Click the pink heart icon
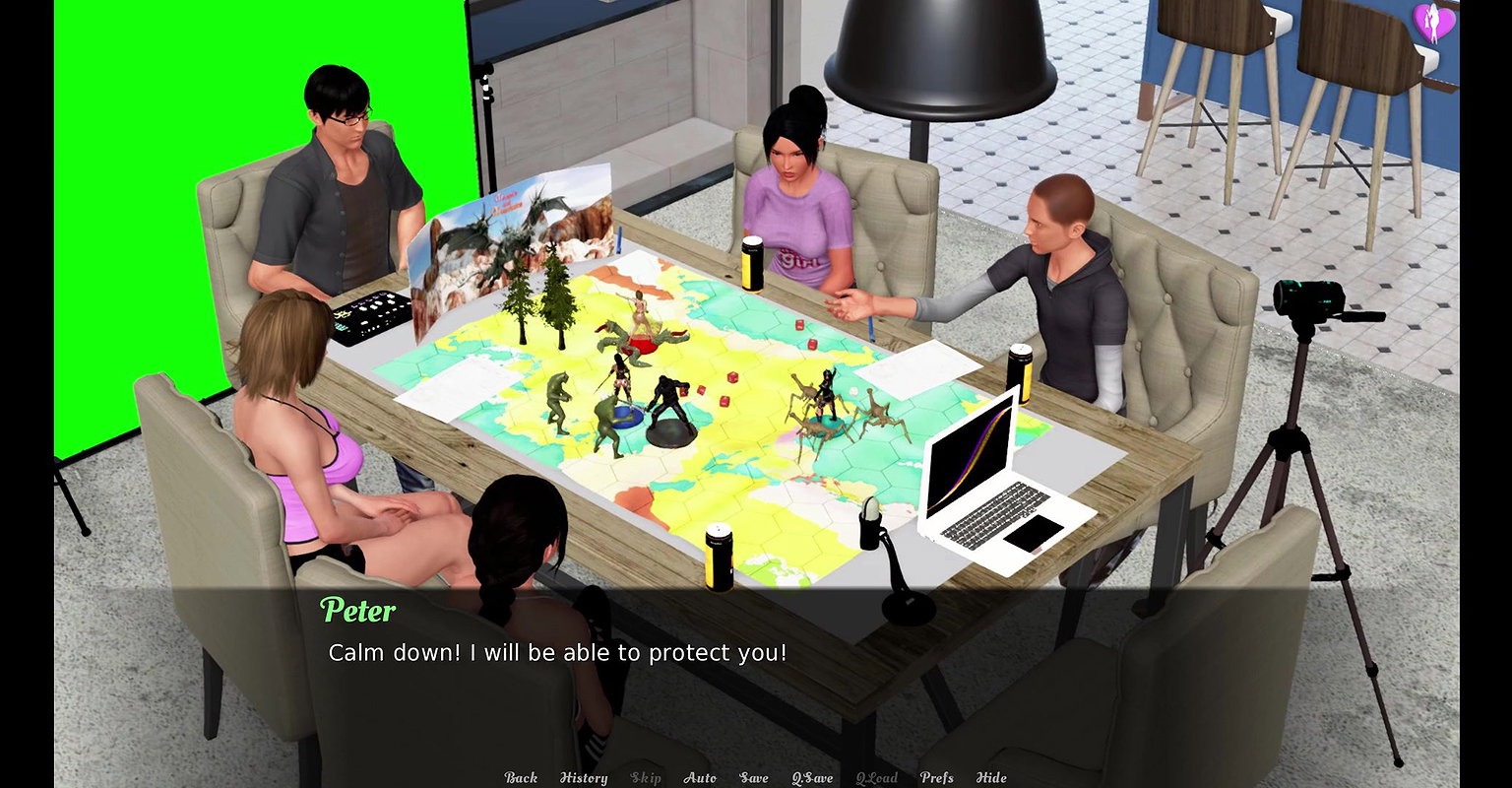 coord(1433,23)
